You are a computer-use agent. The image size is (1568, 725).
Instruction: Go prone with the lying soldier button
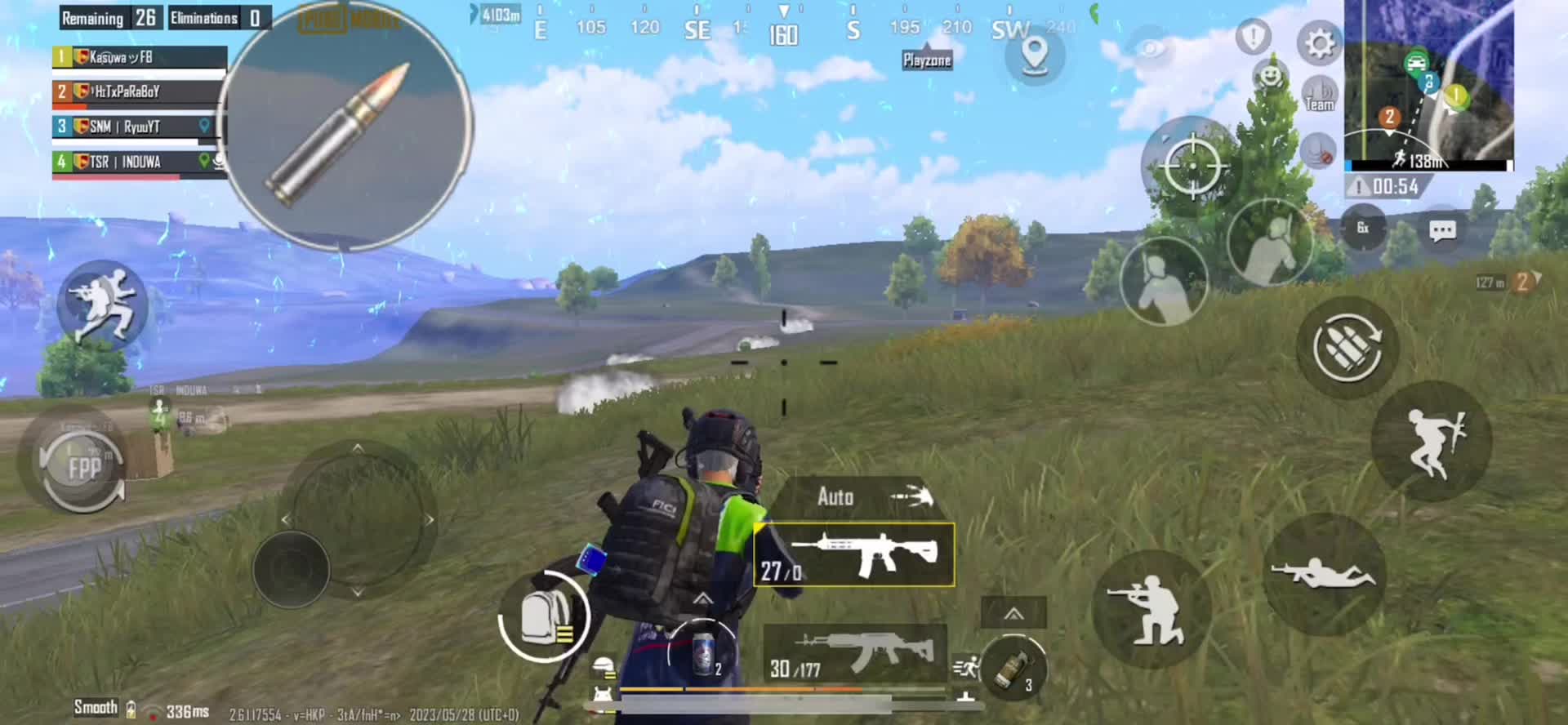[1323, 574]
